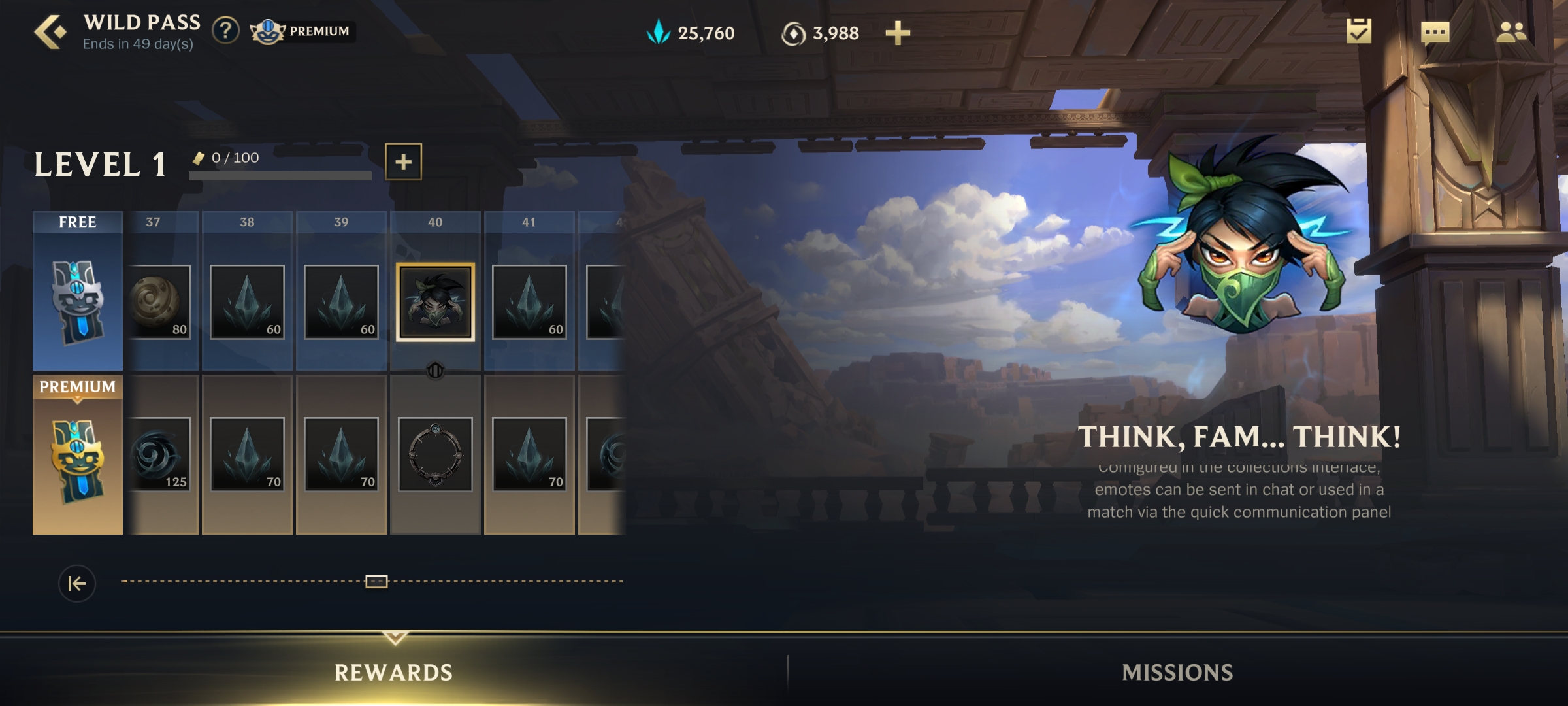Go back using the arrow beside Wild Pass

coord(51,33)
